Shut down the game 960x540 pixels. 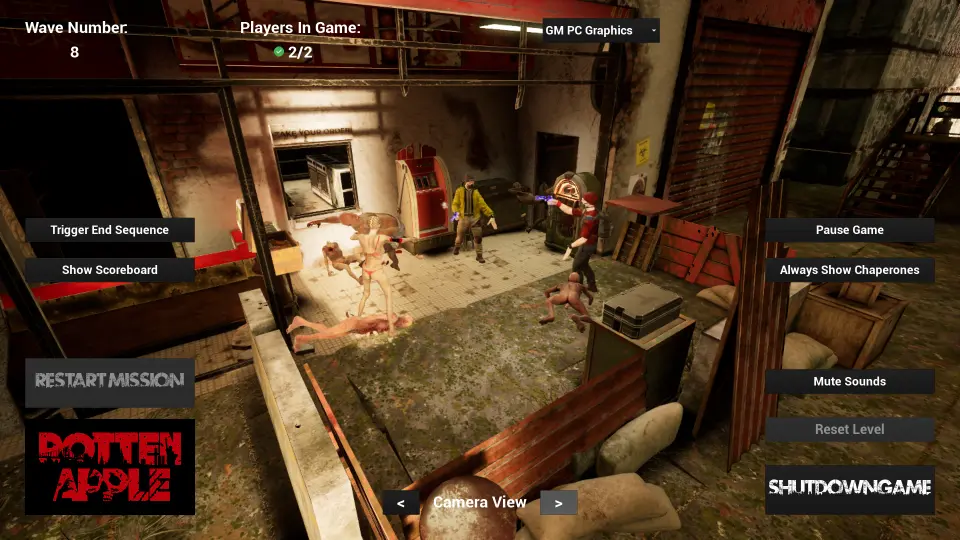850,489
